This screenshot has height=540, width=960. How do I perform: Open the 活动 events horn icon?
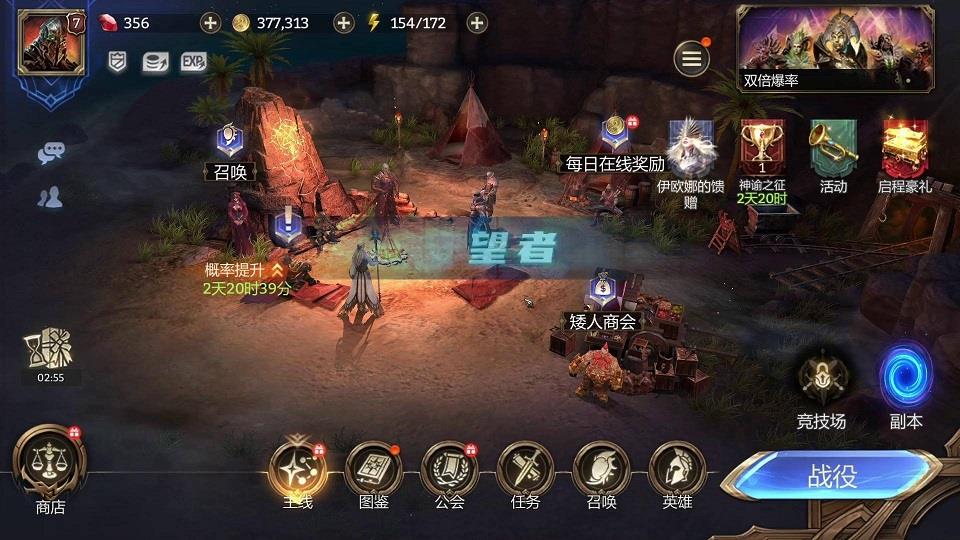point(833,150)
